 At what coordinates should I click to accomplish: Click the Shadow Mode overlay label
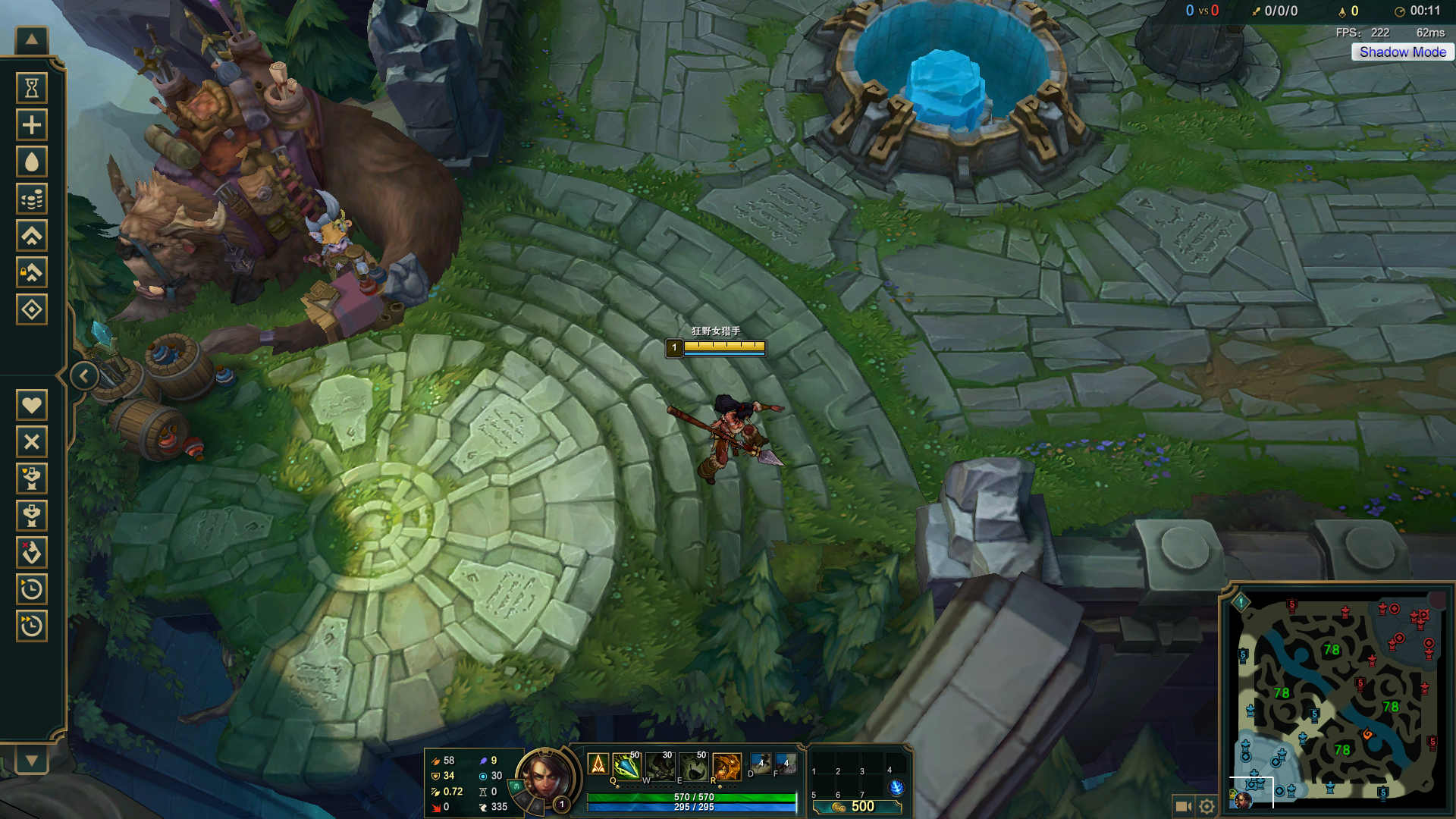pyautogui.click(x=1402, y=52)
